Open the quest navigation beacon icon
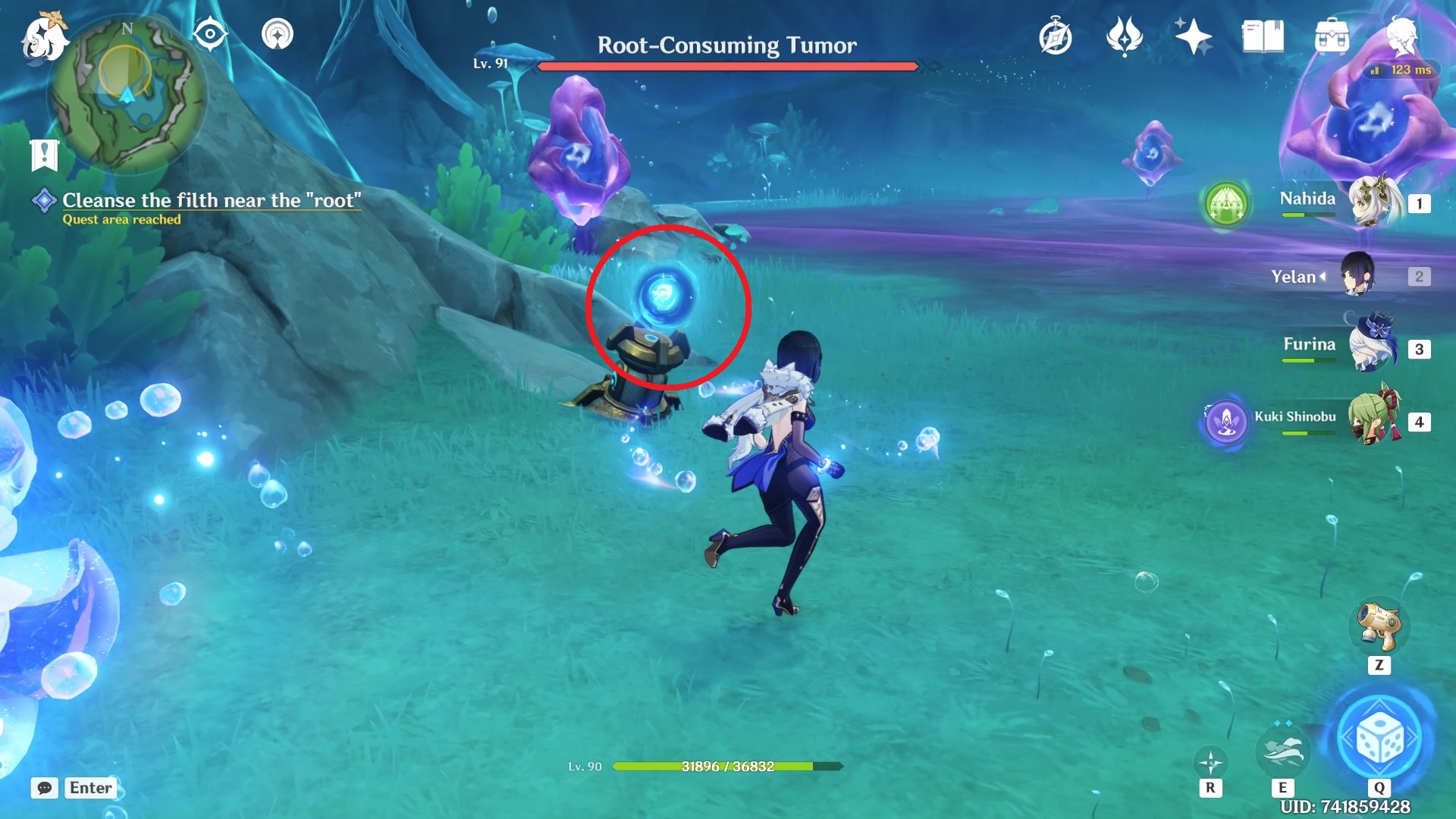Image resolution: width=1456 pixels, height=819 pixels. click(277, 34)
